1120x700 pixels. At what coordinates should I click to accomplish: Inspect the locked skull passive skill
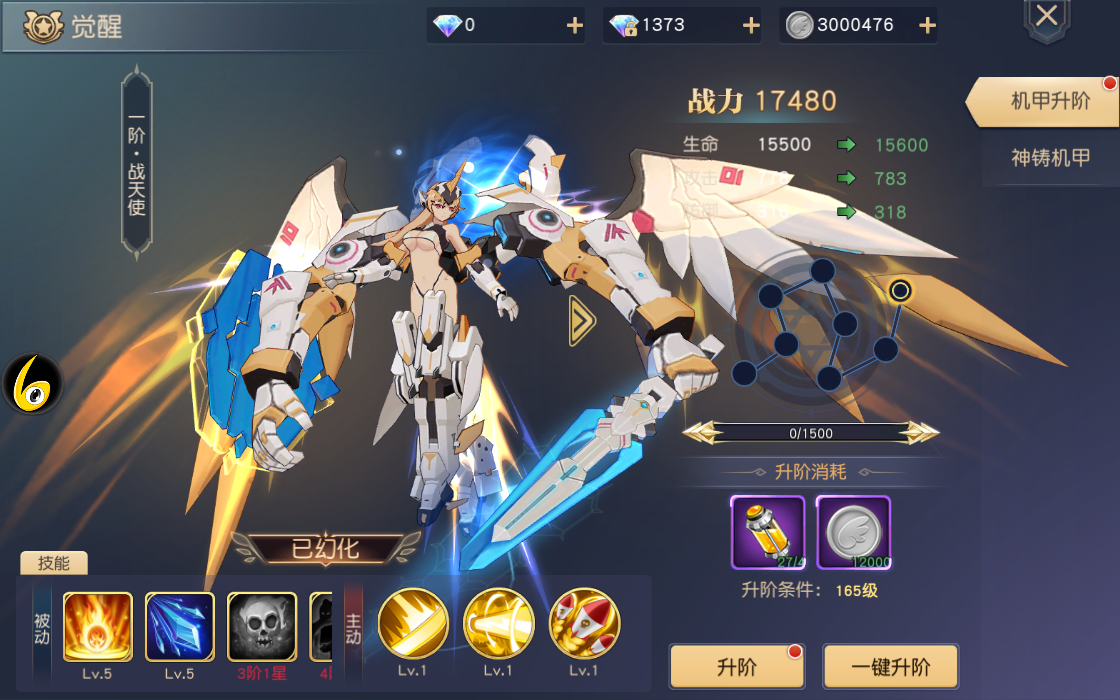coord(262,627)
